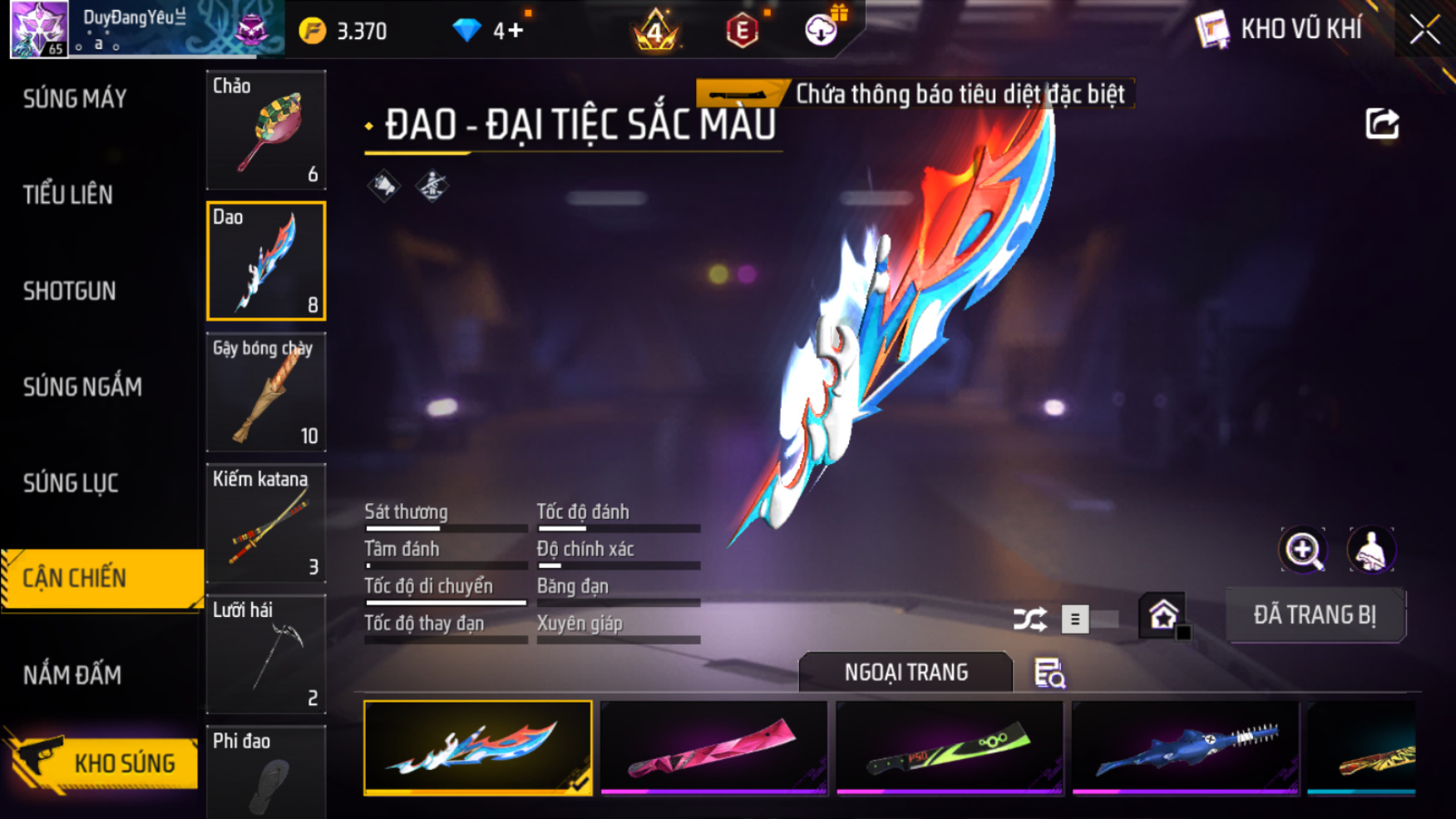Click the share icon
This screenshot has height=819, width=1456.
(1382, 125)
